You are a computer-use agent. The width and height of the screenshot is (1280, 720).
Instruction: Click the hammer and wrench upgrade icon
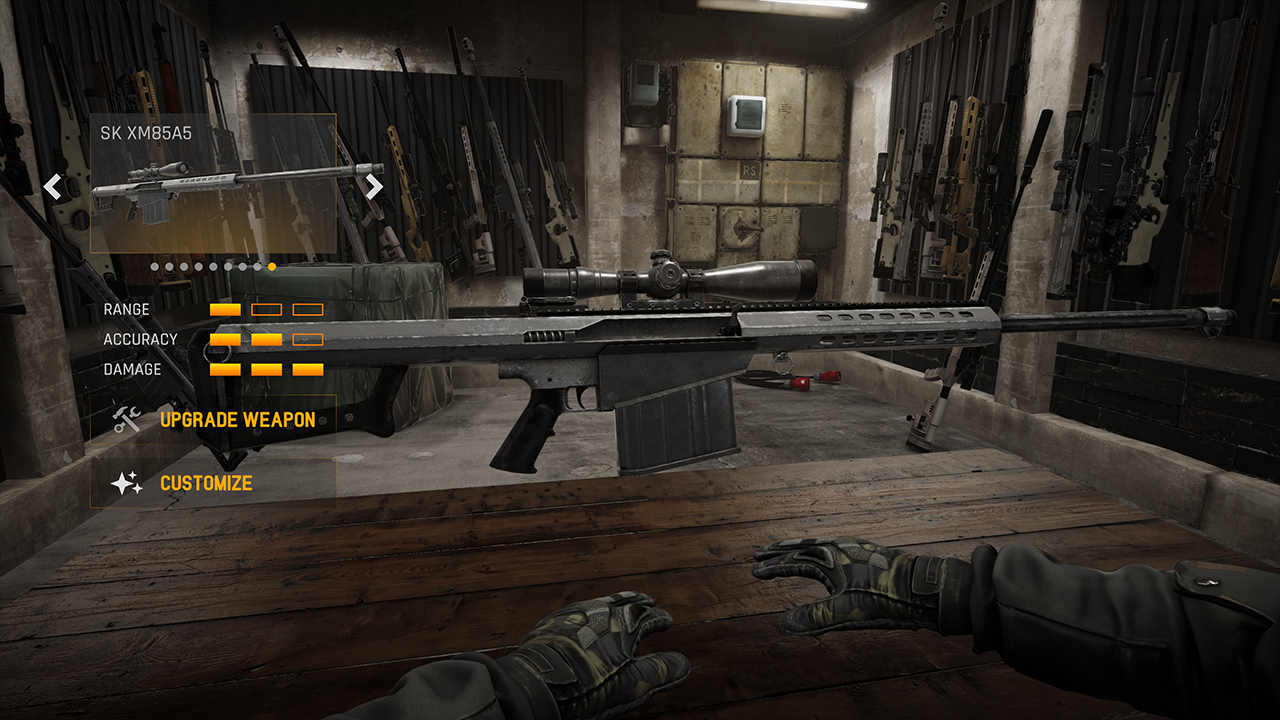coord(125,419)
